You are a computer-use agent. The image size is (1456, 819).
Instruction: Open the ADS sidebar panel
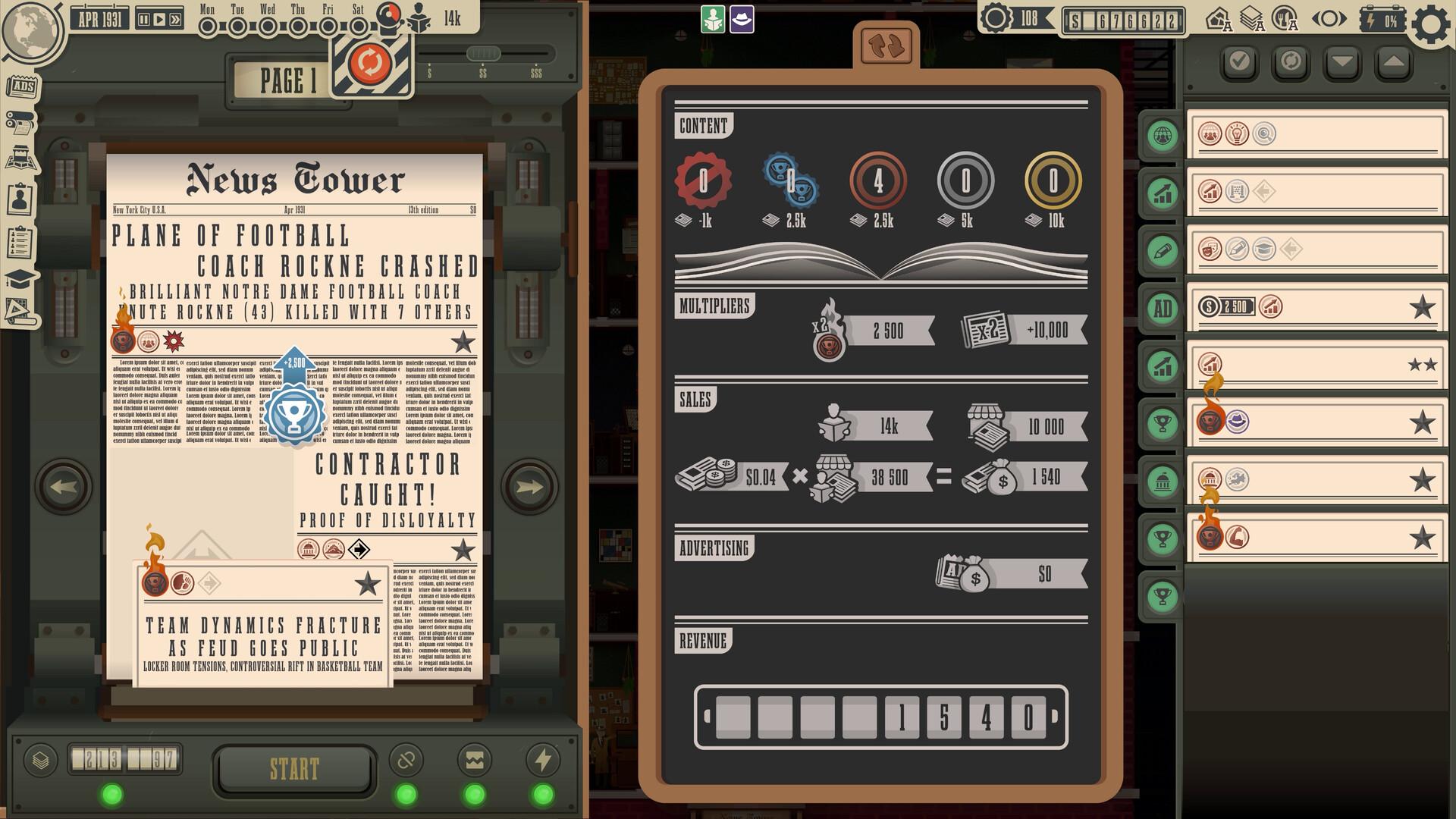pos(22,86)
